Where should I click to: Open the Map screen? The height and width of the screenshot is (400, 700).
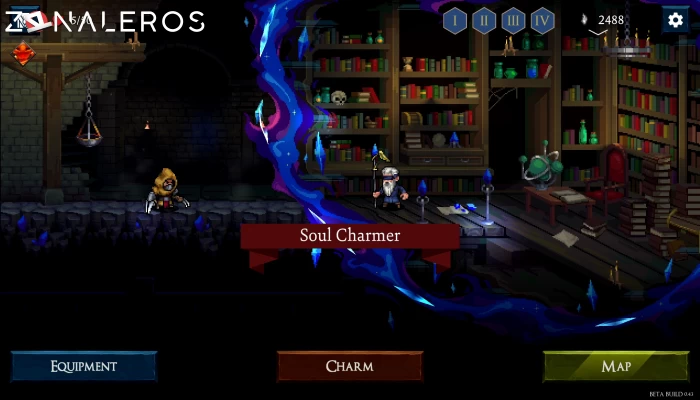coord(616,366)
